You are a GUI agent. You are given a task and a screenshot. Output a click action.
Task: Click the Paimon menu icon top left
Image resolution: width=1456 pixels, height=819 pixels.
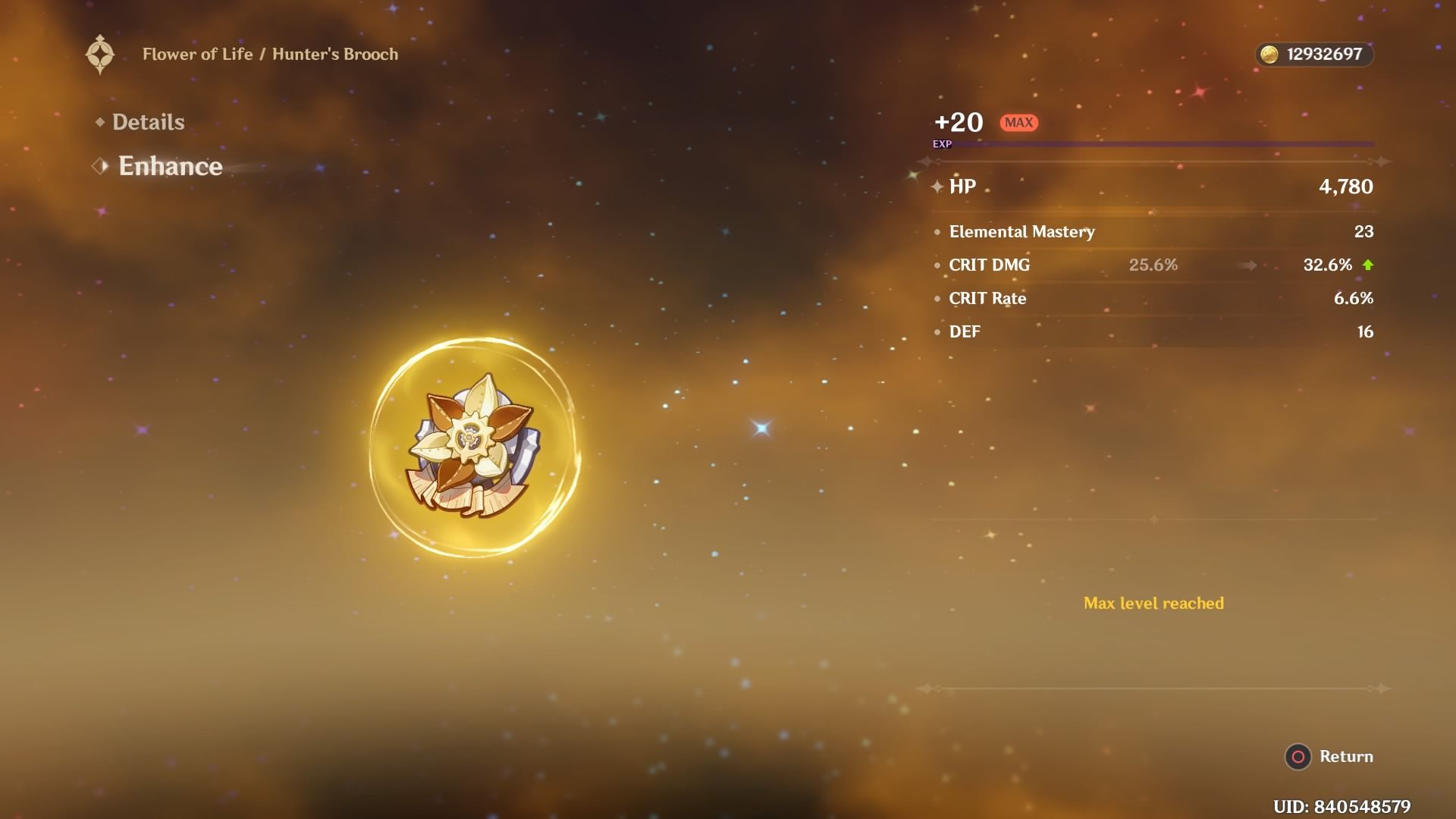[x=101, y=54]
